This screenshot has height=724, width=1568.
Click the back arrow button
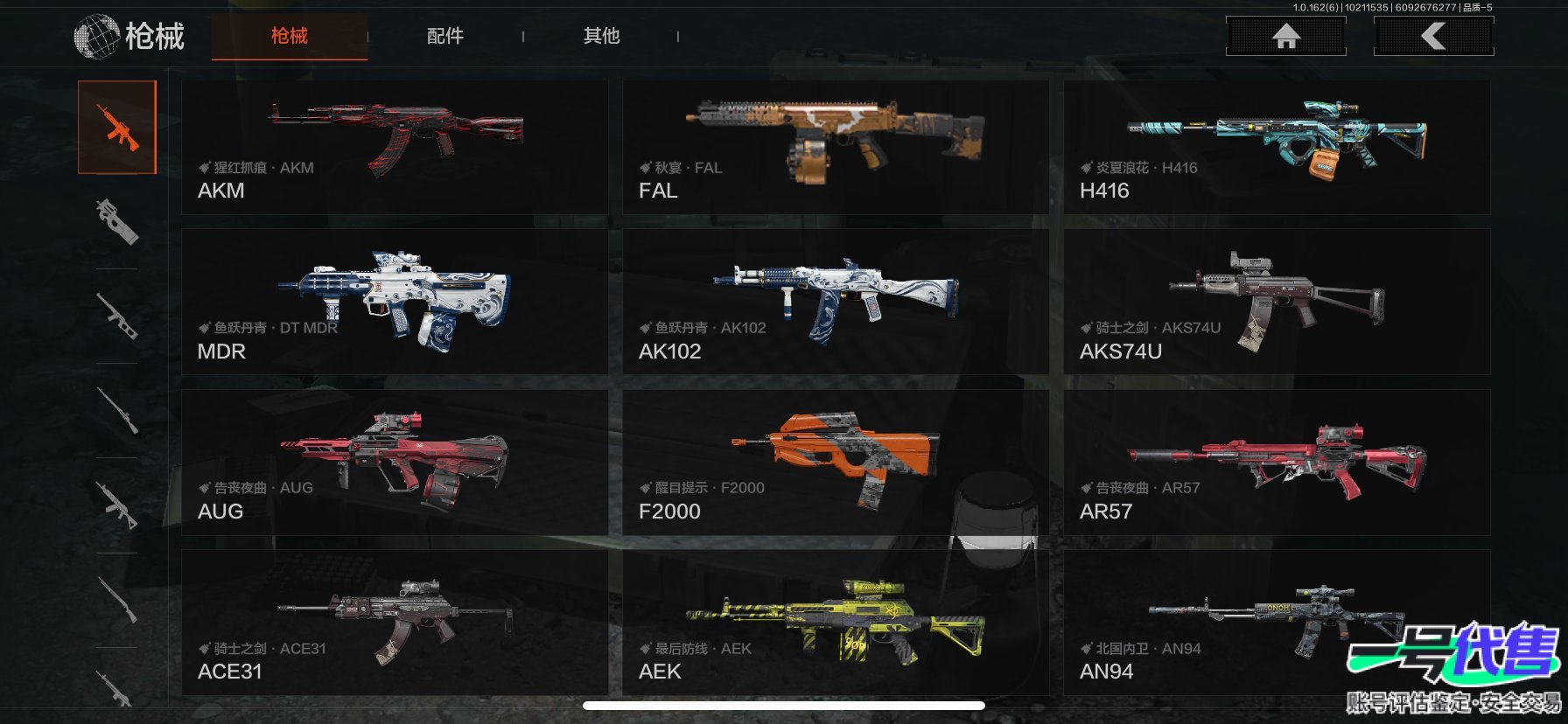click(1433, 37)
